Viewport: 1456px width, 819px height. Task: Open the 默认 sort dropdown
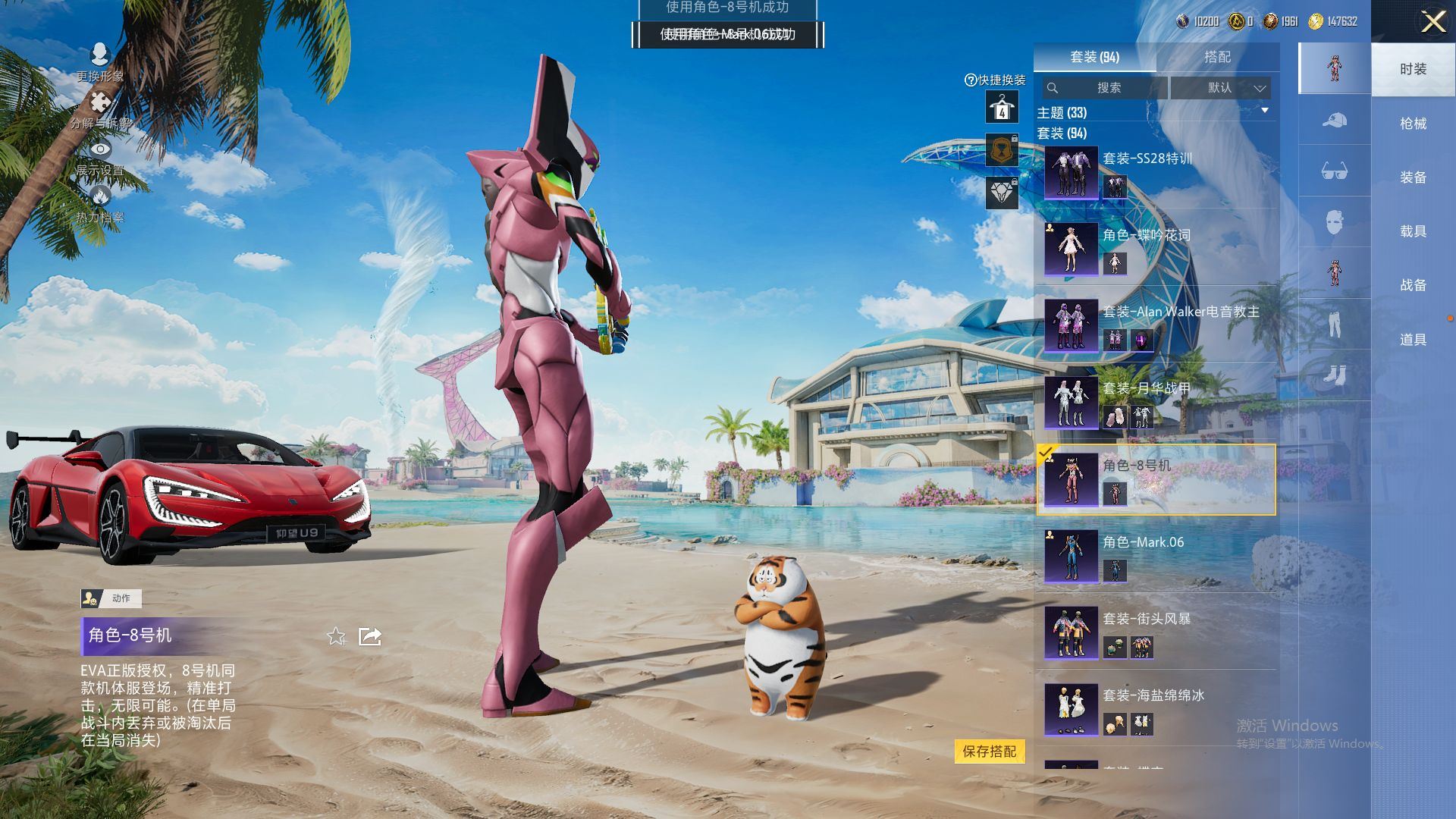point(1220,88)
